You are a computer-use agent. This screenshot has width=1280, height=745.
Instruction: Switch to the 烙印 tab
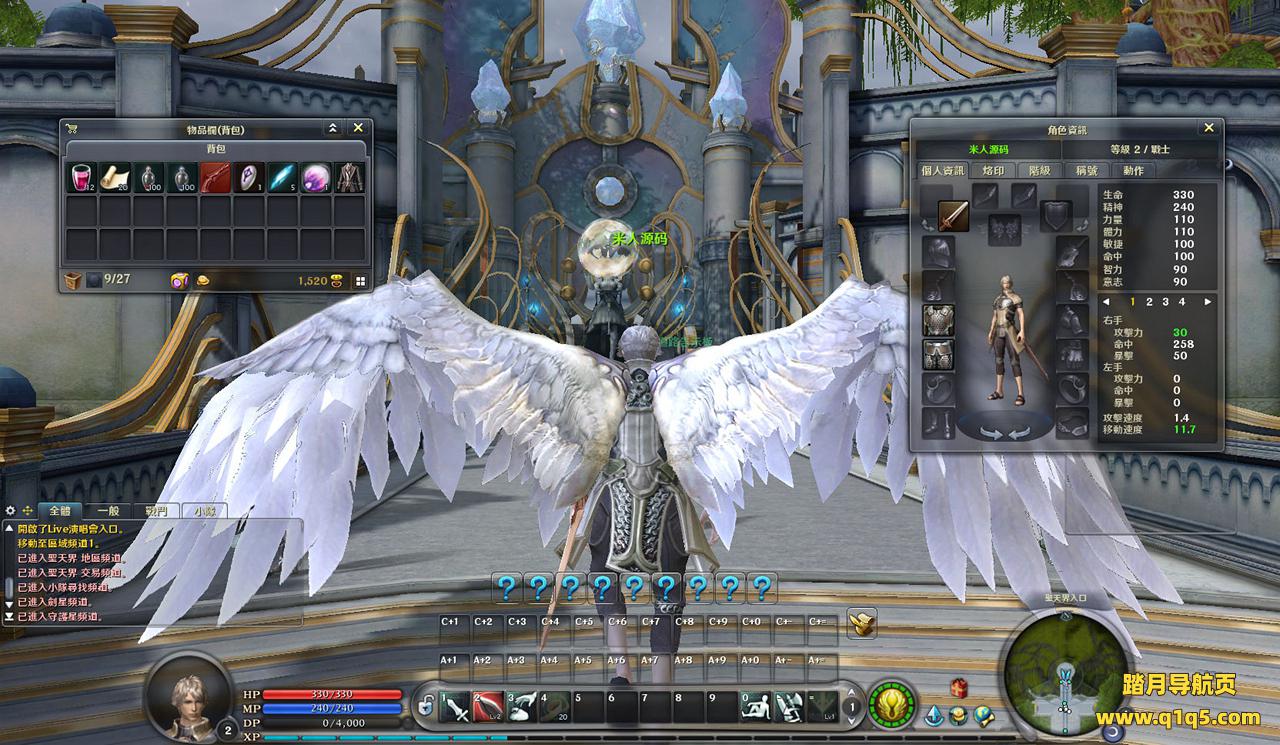point(992,170)
